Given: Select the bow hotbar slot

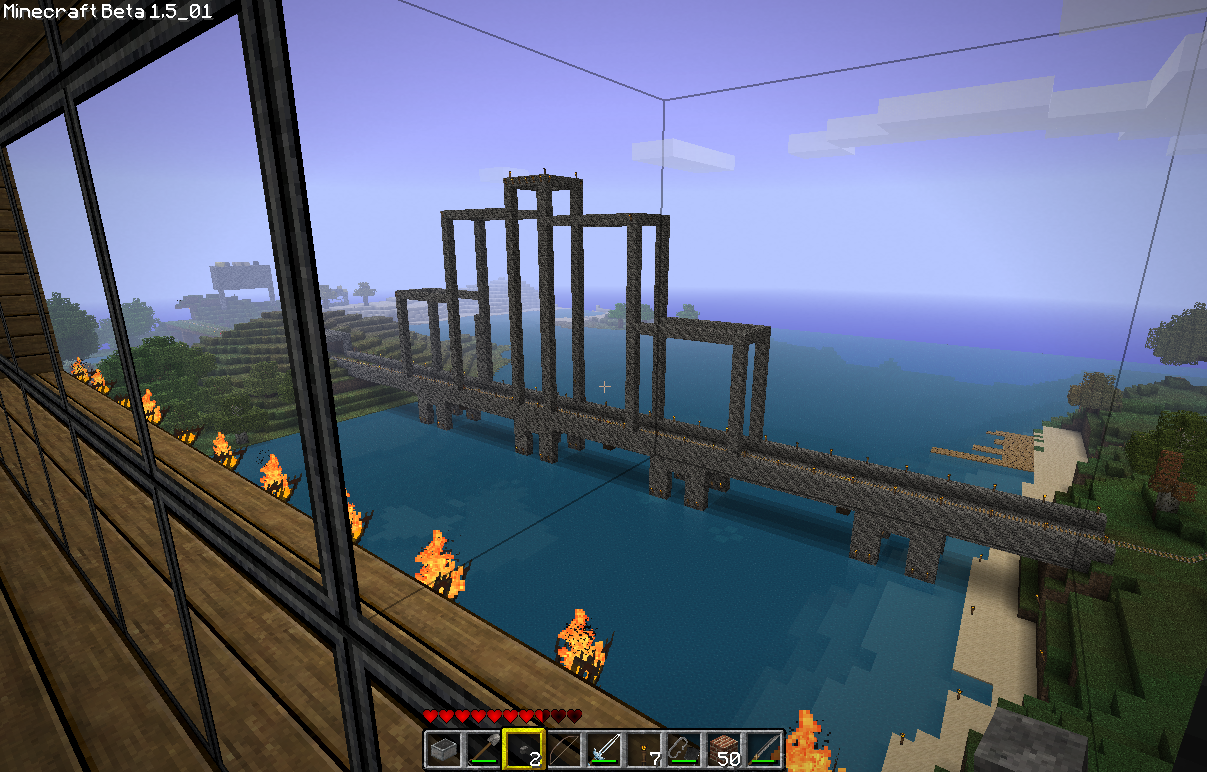Looking at the screenshot, I should pyautogui.click(x=562, y=749).
